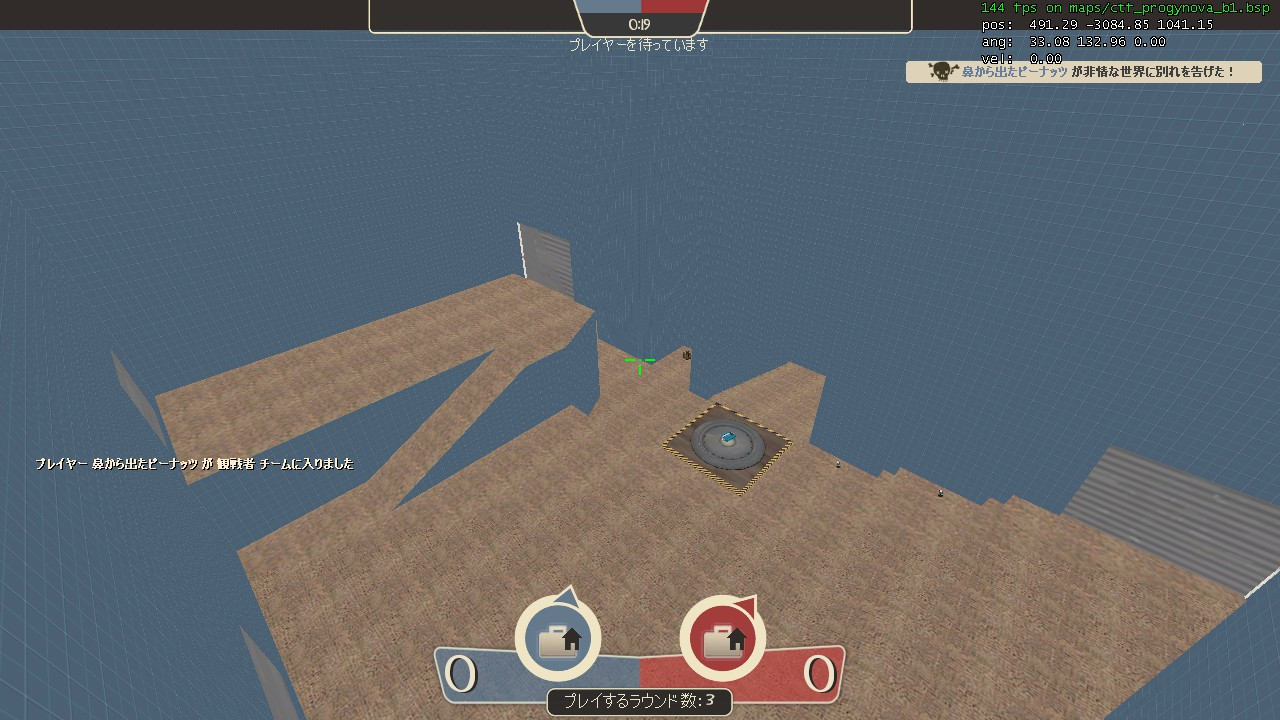Viewport: 1280px width, 720px height.
Task: Click the red pointer flag above the RED briefcase
Action: pyautogui.click(x=744, y=605)
